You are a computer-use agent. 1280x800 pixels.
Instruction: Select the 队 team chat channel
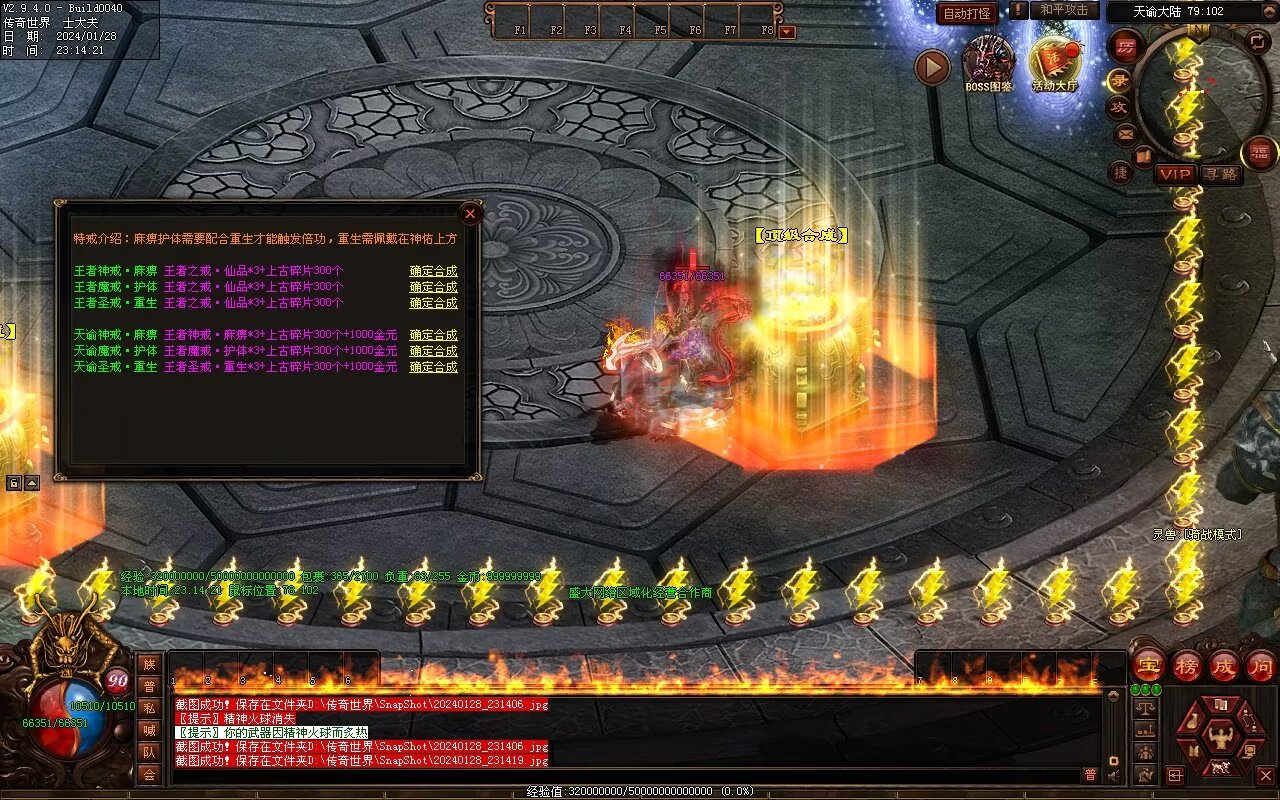pos(149,752)
